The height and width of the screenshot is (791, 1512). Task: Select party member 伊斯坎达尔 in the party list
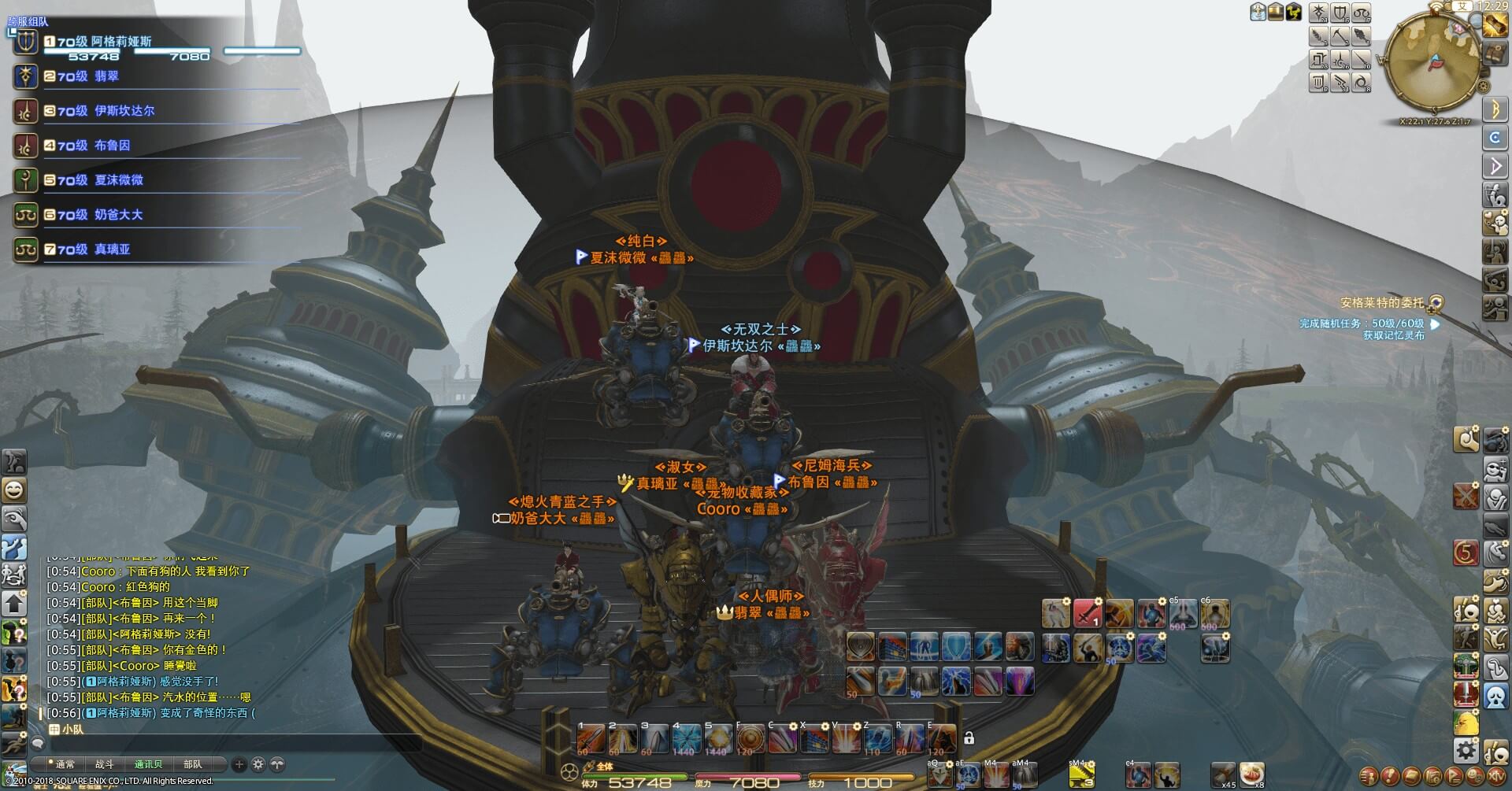coord(124,111)
